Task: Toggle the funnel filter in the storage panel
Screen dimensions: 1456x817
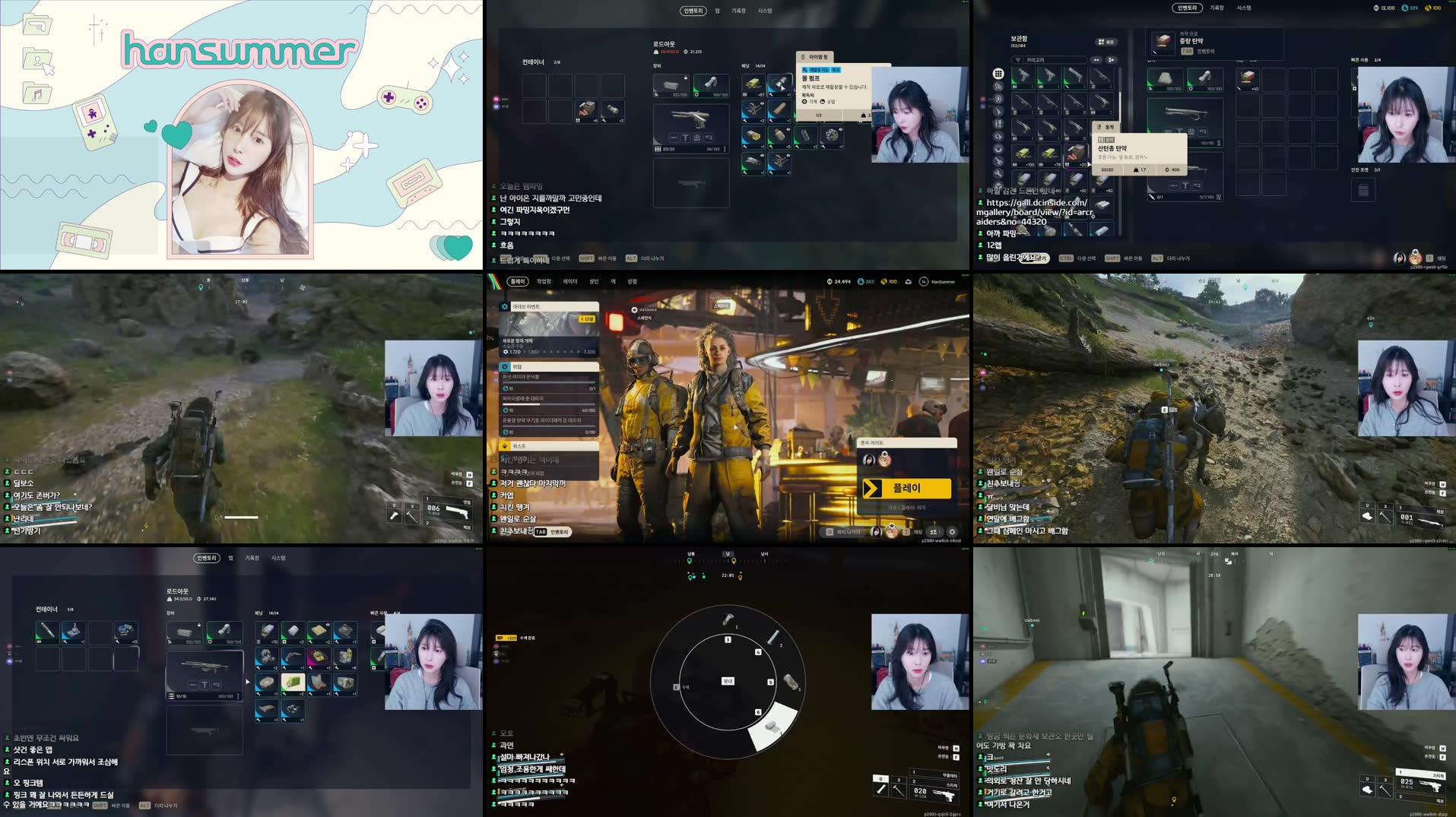Action: [x=1017, y=60]
